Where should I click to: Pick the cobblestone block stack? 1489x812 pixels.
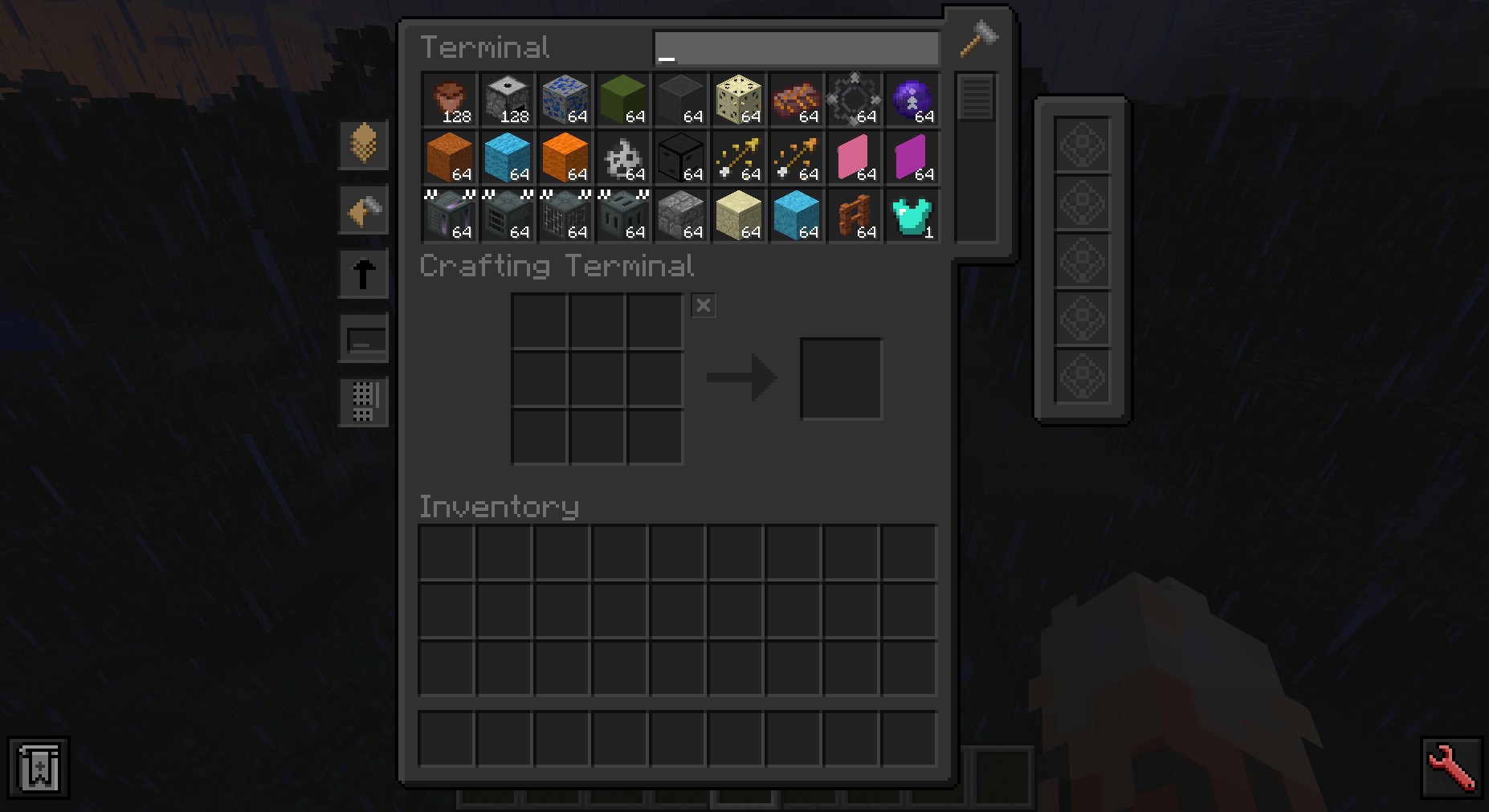tap(681, 215)
